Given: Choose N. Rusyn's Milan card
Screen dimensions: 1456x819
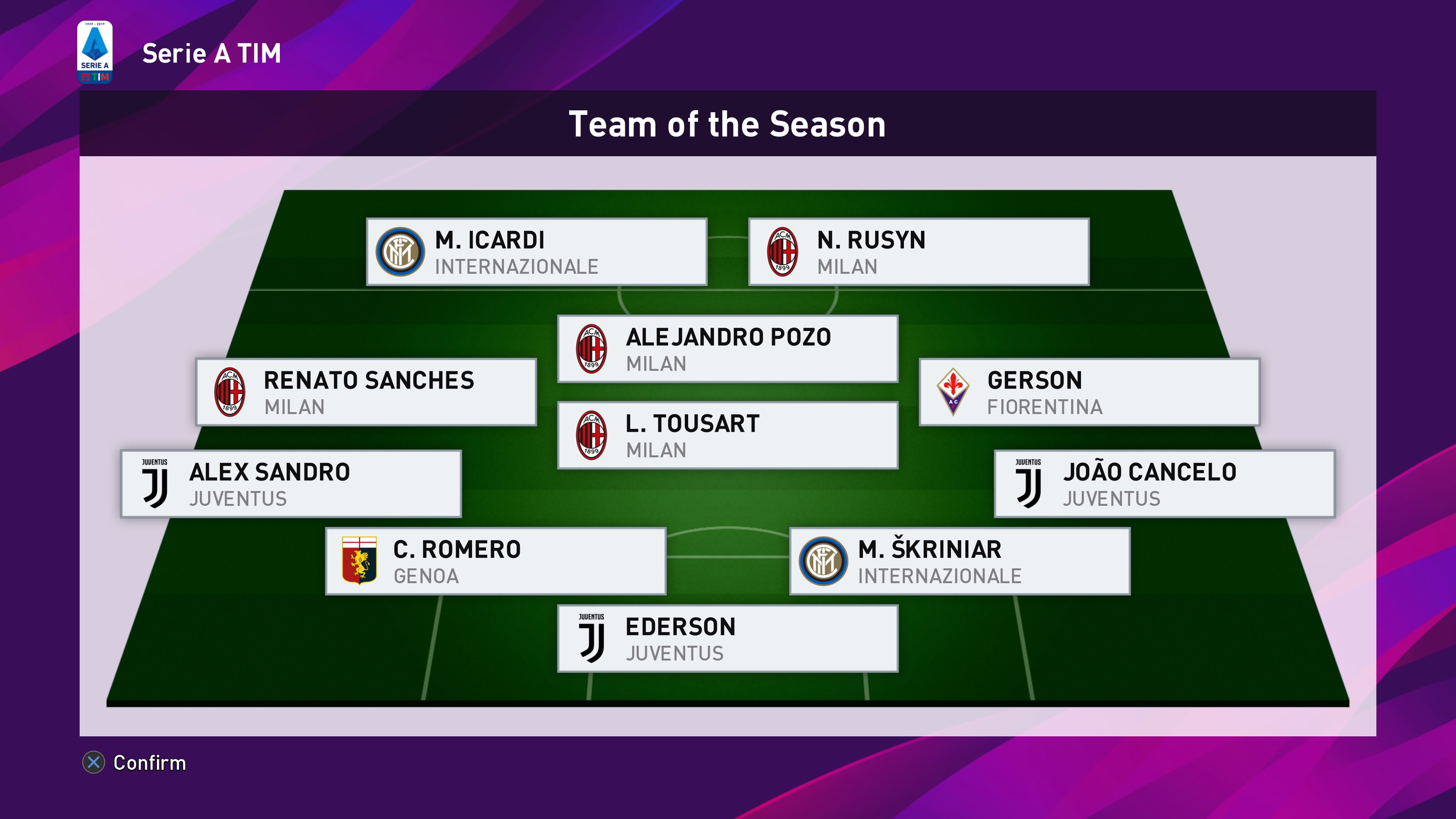Looking at the screenshot, I should (x=918, y=252).
